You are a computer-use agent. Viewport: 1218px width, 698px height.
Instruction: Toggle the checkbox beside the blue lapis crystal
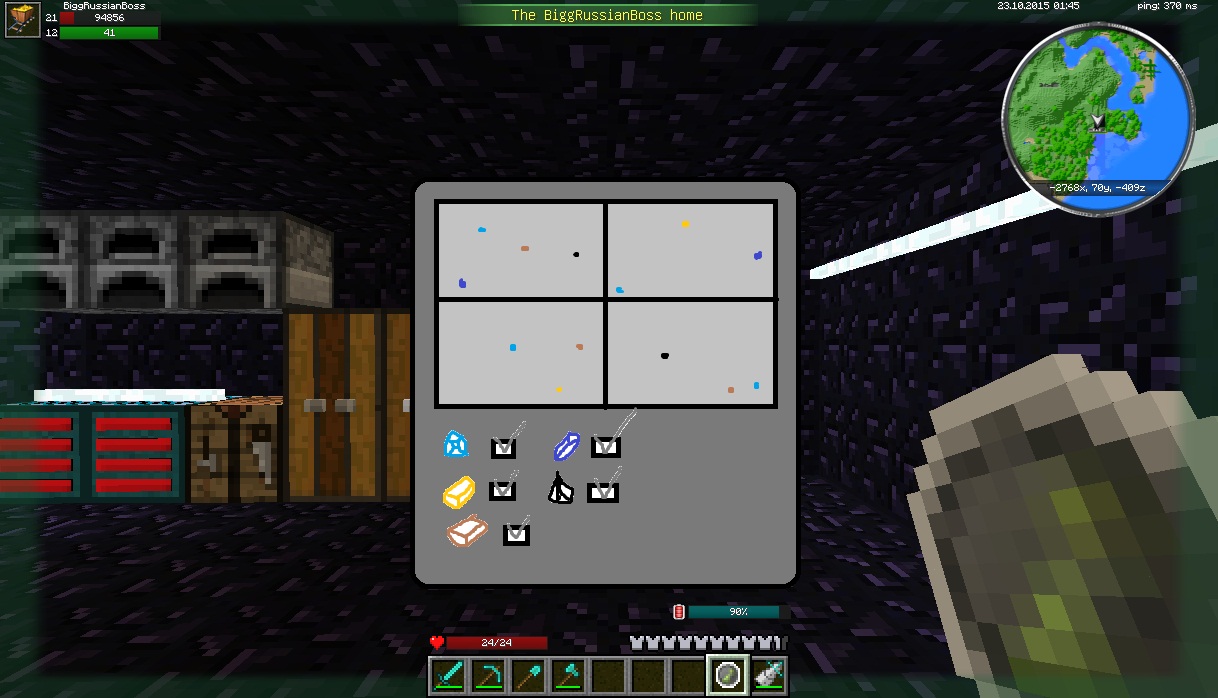click(605, 447)
